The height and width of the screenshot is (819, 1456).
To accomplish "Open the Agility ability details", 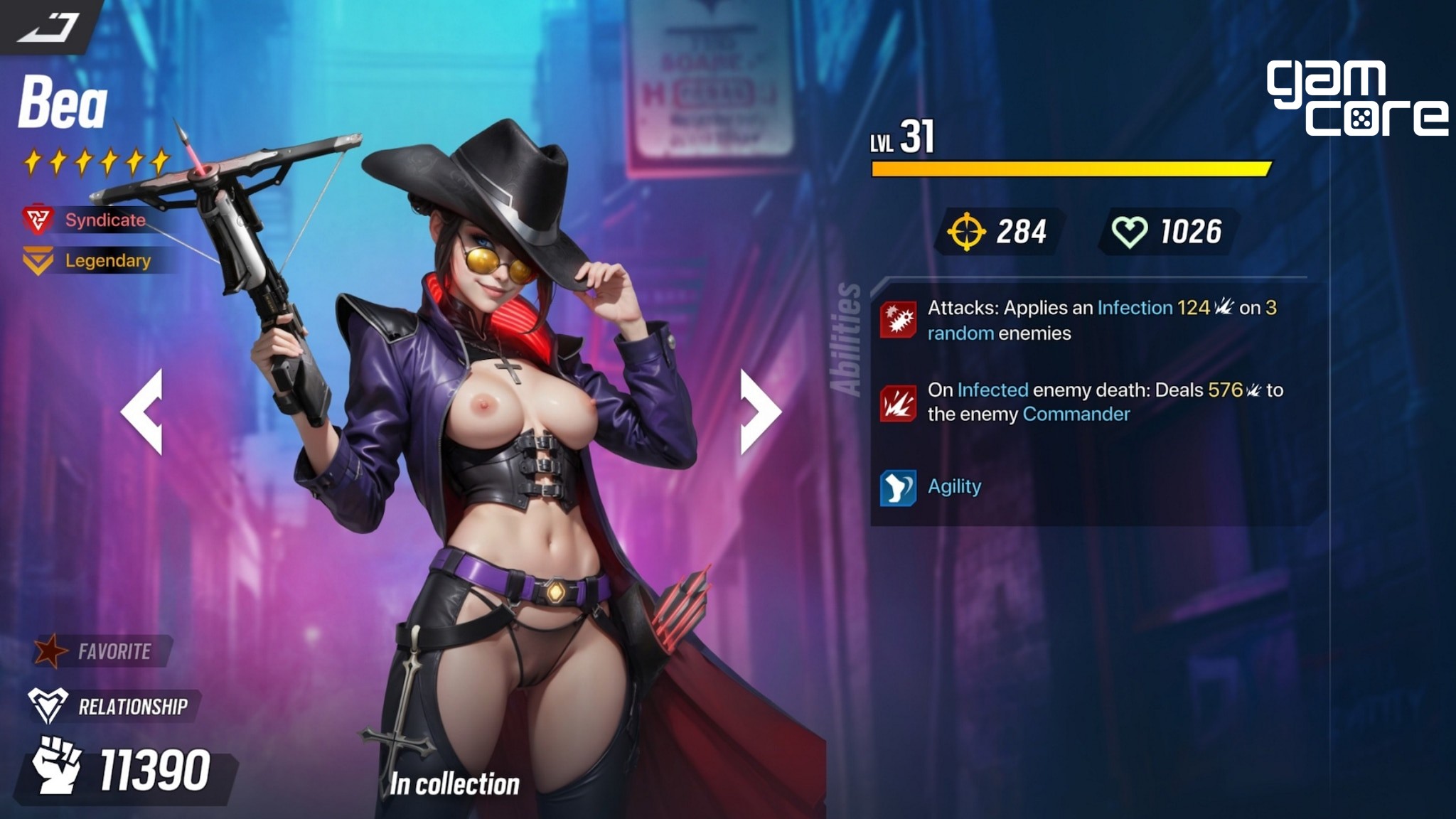I will coord(898,487).
